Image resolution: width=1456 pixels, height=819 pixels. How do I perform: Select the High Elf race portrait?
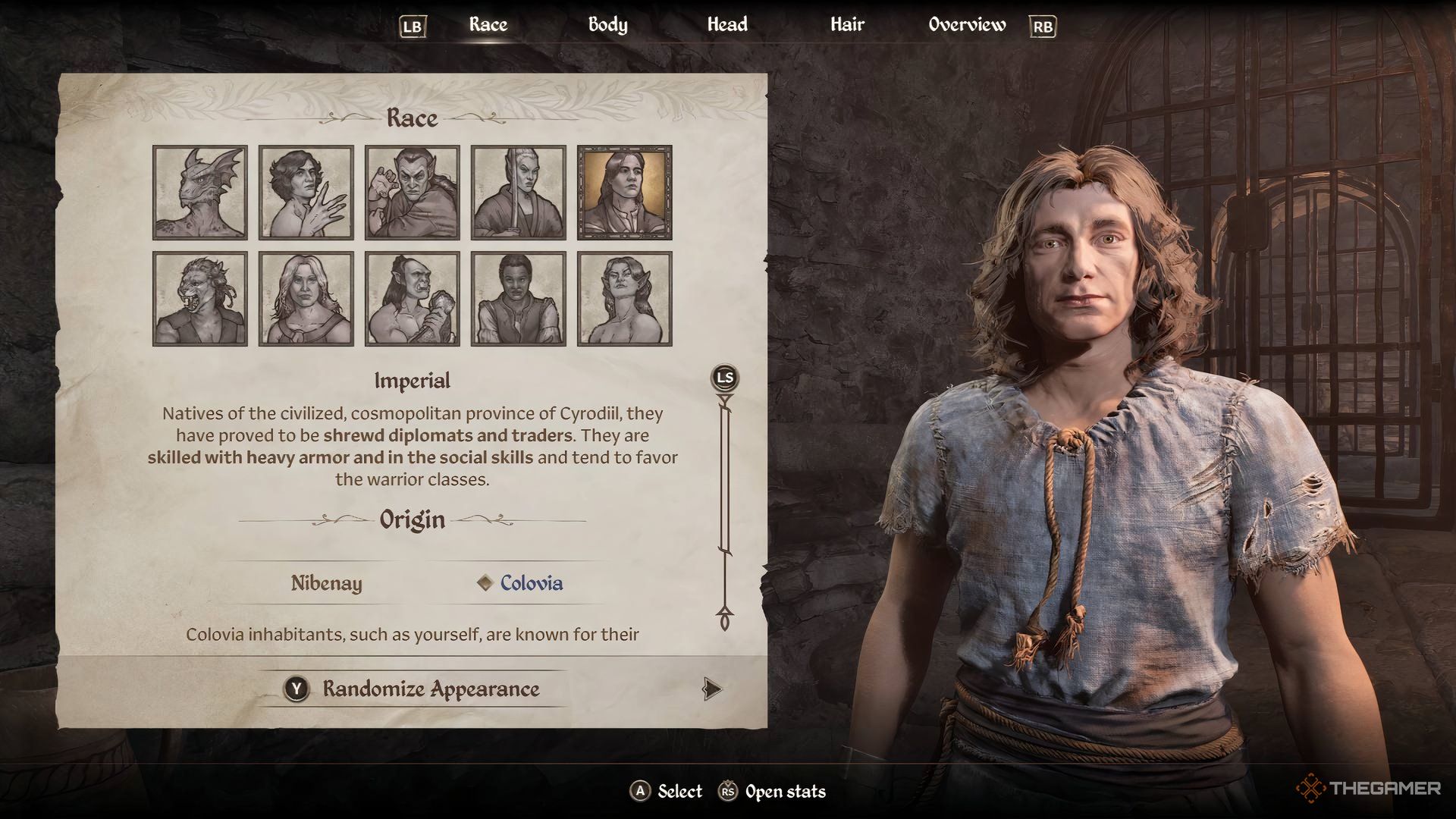(518, 192)
